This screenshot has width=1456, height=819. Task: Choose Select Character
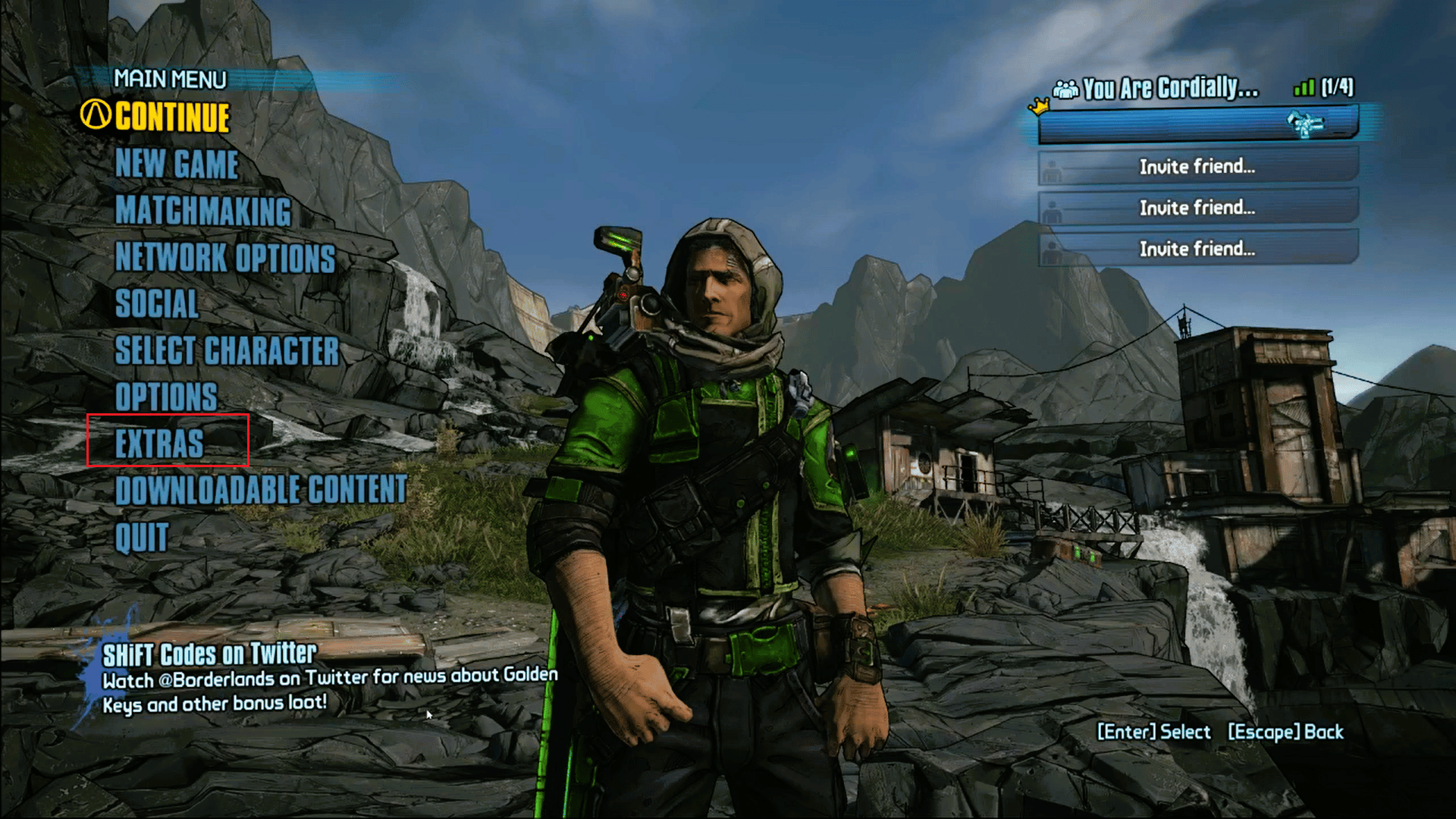tap(227, 351)
